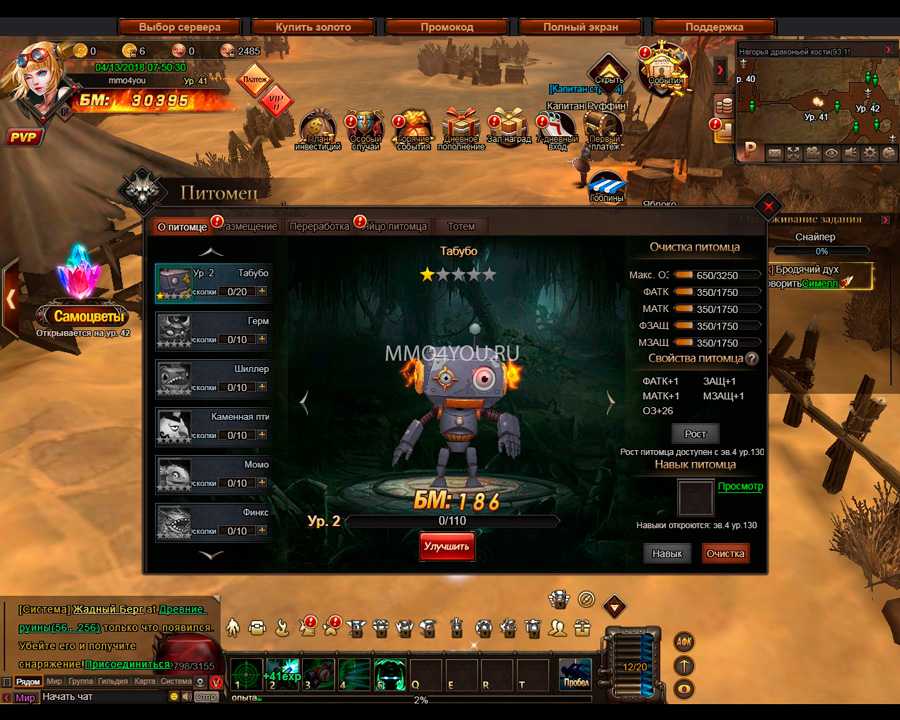Image resolution: width=900 pixels, height=720 pixels.
Task: Open the Тотем tab
Action: (461, 226)
